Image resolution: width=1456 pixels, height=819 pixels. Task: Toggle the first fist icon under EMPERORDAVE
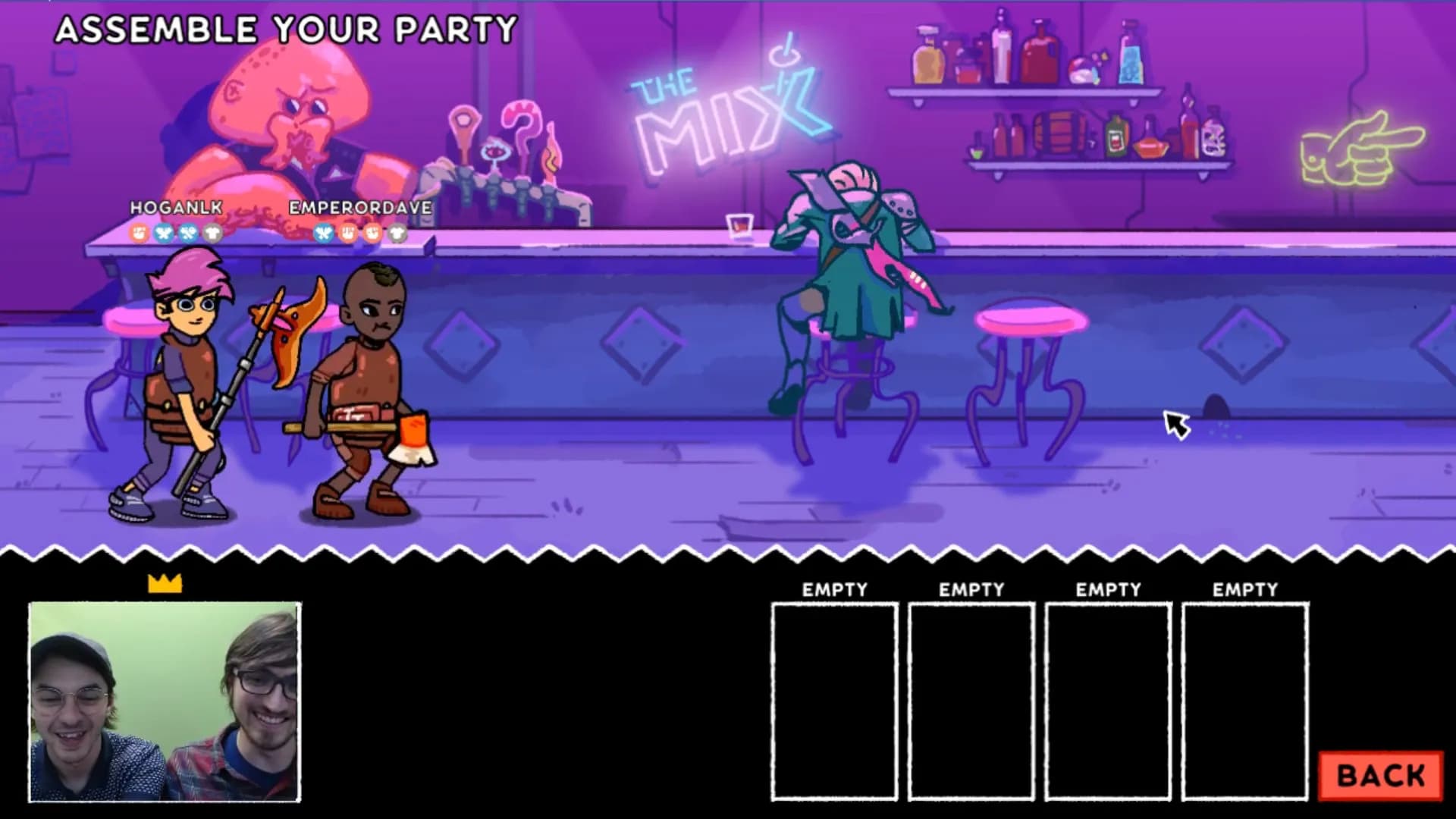point(347,234)
